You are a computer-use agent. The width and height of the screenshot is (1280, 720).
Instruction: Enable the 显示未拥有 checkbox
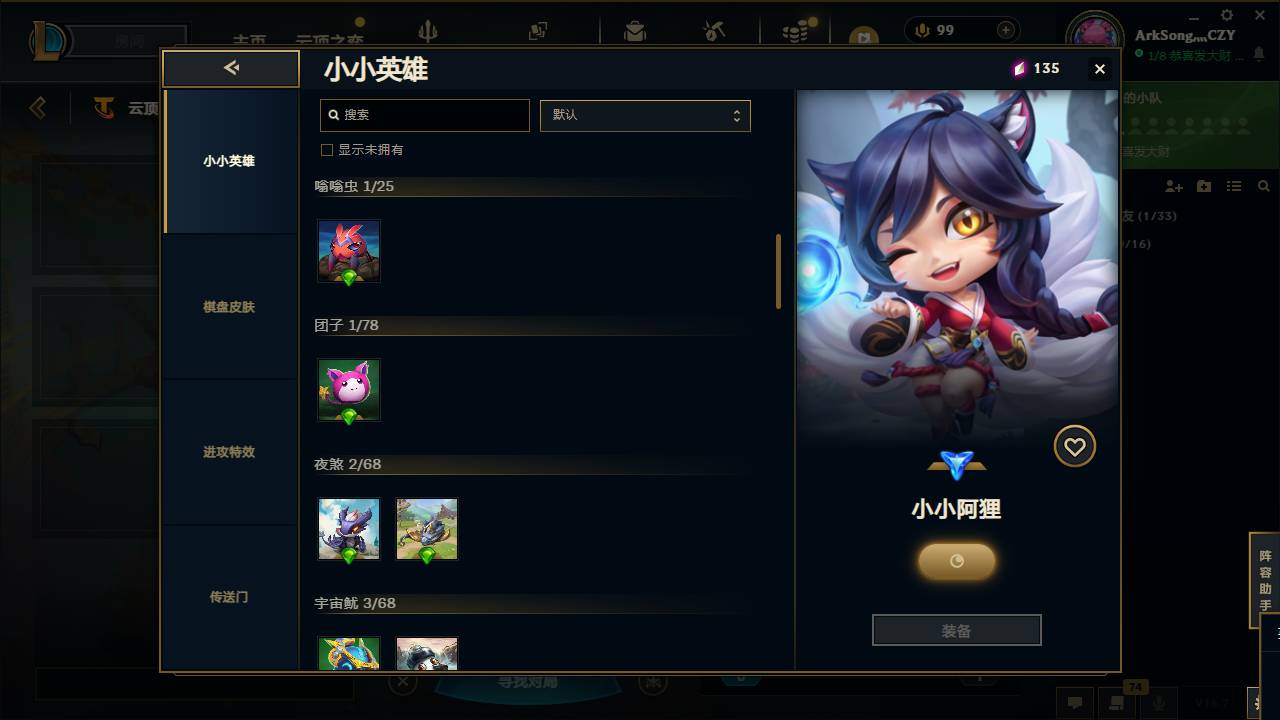326,149
